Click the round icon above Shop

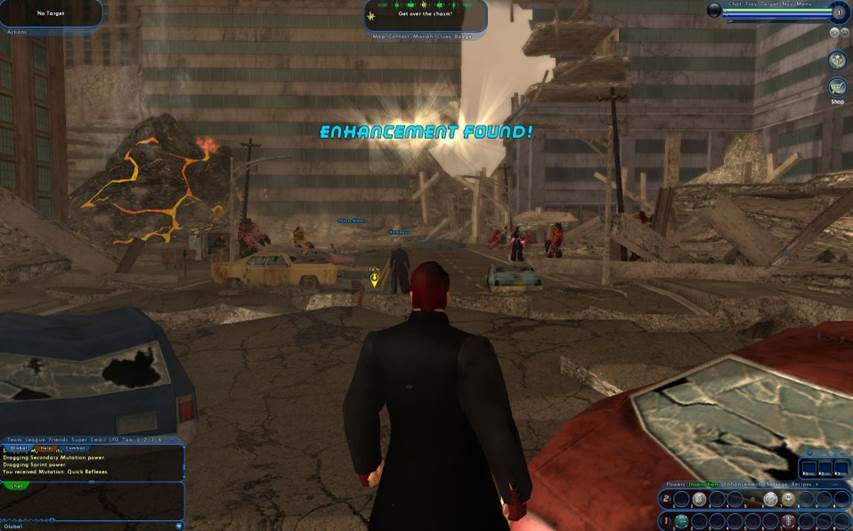point(837,60)
